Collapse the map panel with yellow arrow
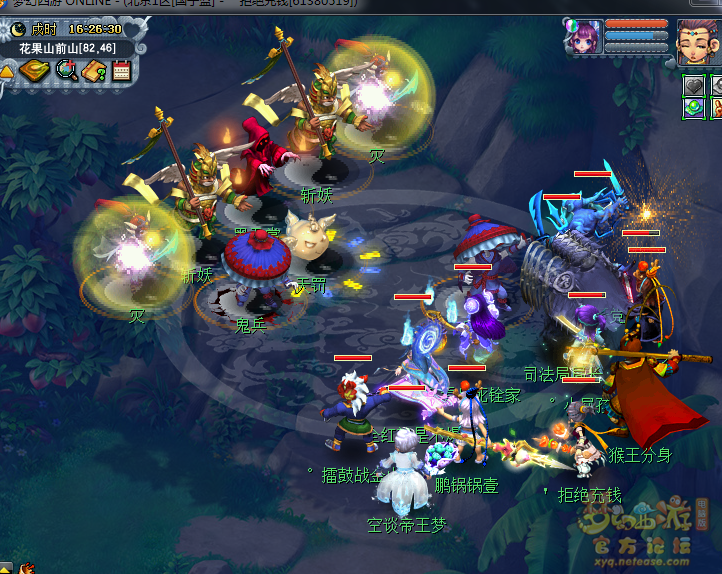This screenshot has height=574, width=722. tap(7, 72)
